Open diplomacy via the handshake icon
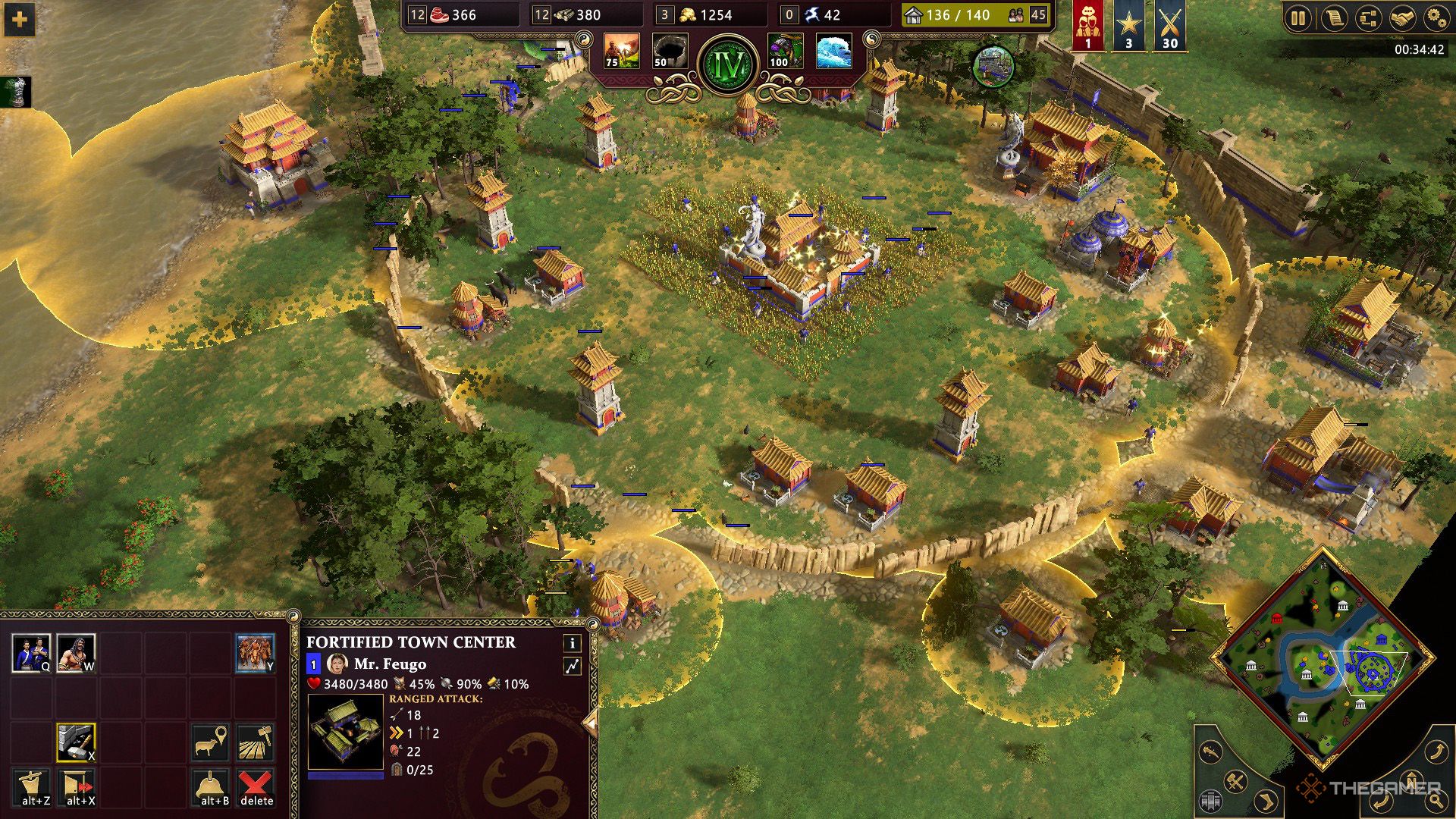1456x819 pixels. [1403, 16]
